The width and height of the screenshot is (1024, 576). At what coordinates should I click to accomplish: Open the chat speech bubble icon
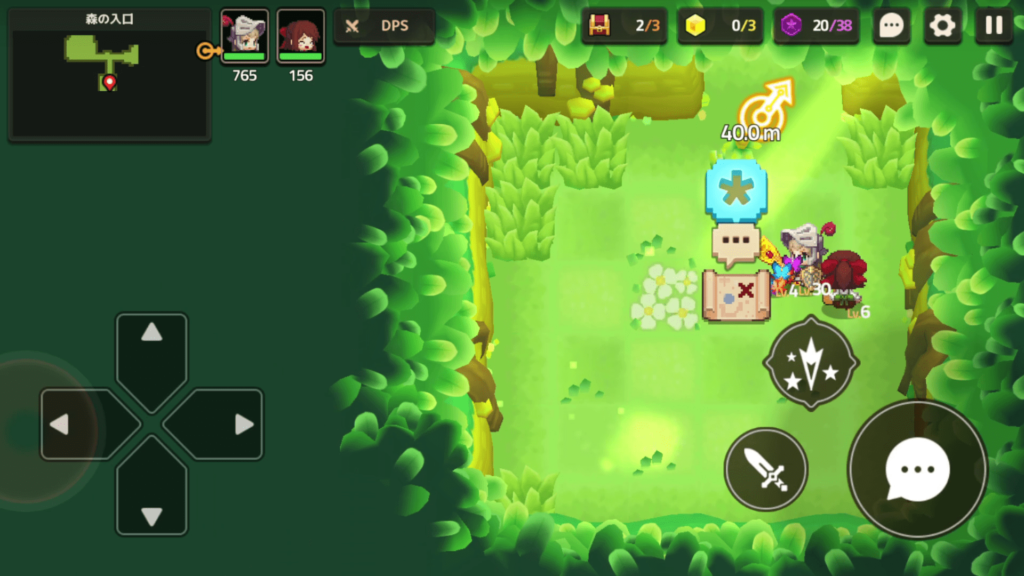pos(891,26)
